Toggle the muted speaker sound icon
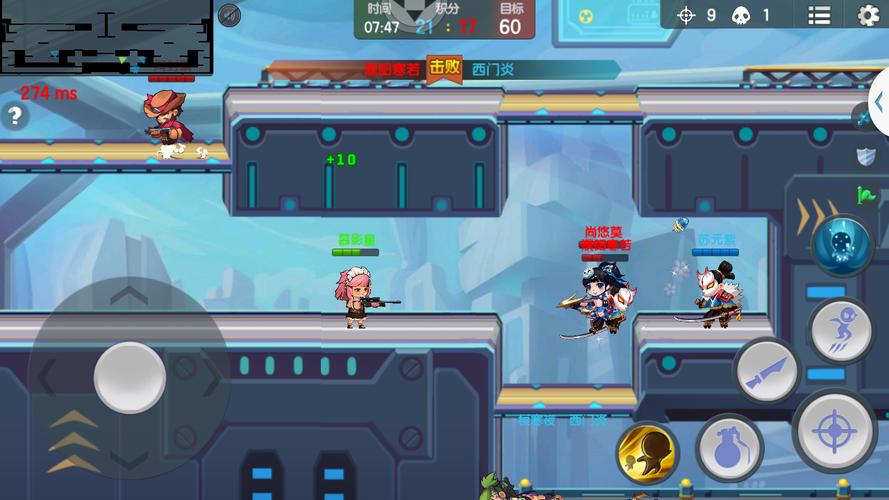The width and height of the screenshot is (889, 500). pos(229,15)
